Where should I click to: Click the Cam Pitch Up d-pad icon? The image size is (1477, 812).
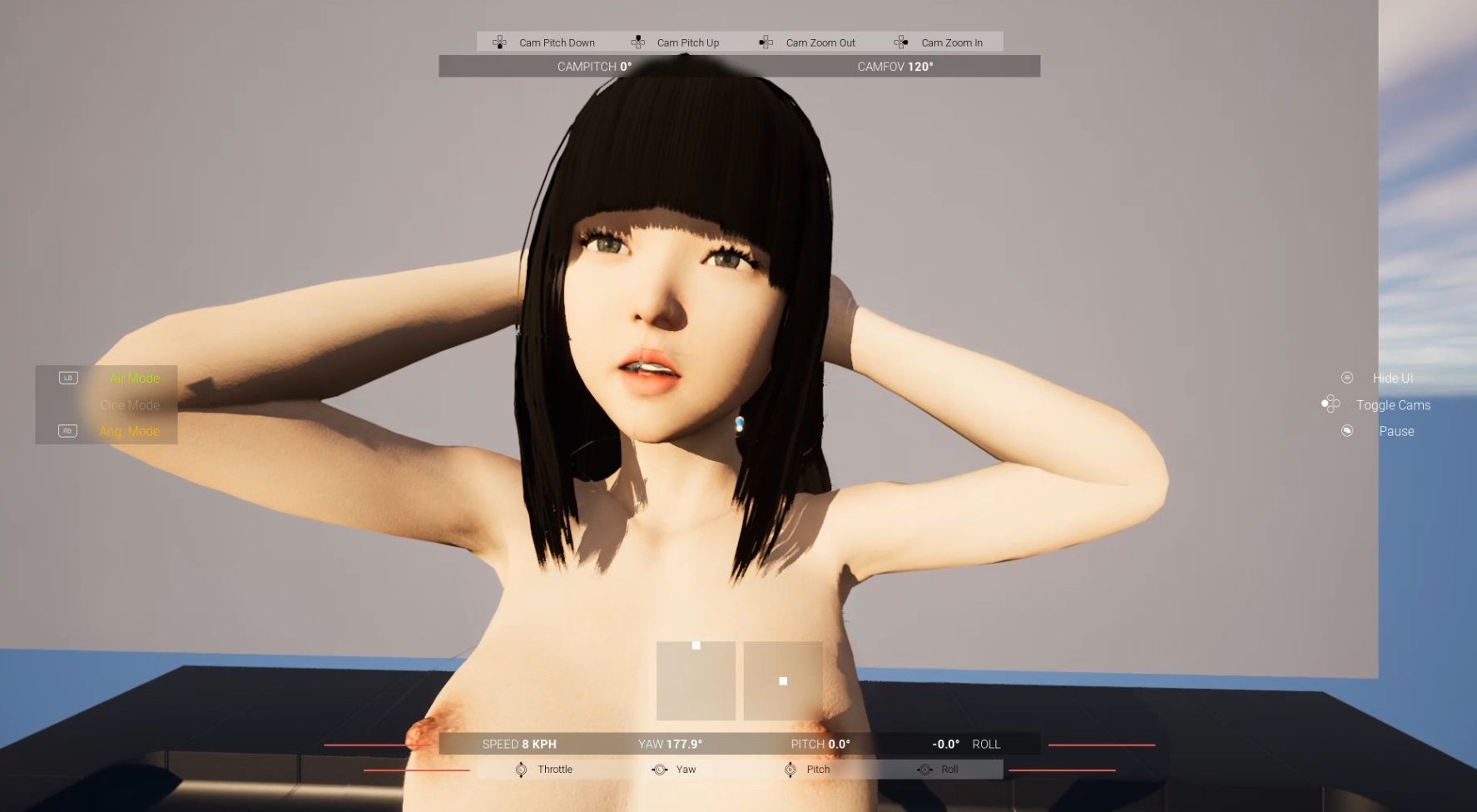pos(637,42)
